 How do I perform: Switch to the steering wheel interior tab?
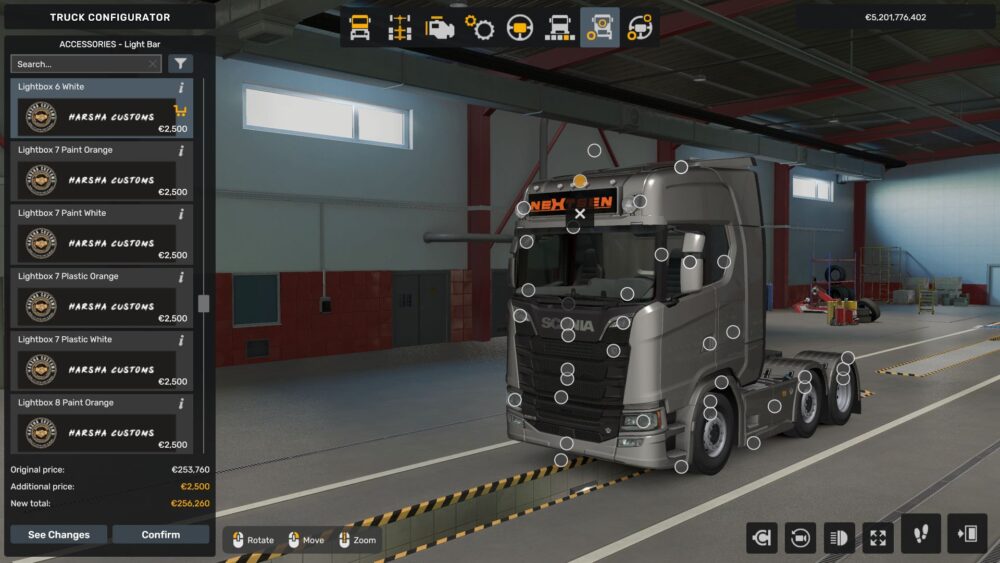(520, 28)
